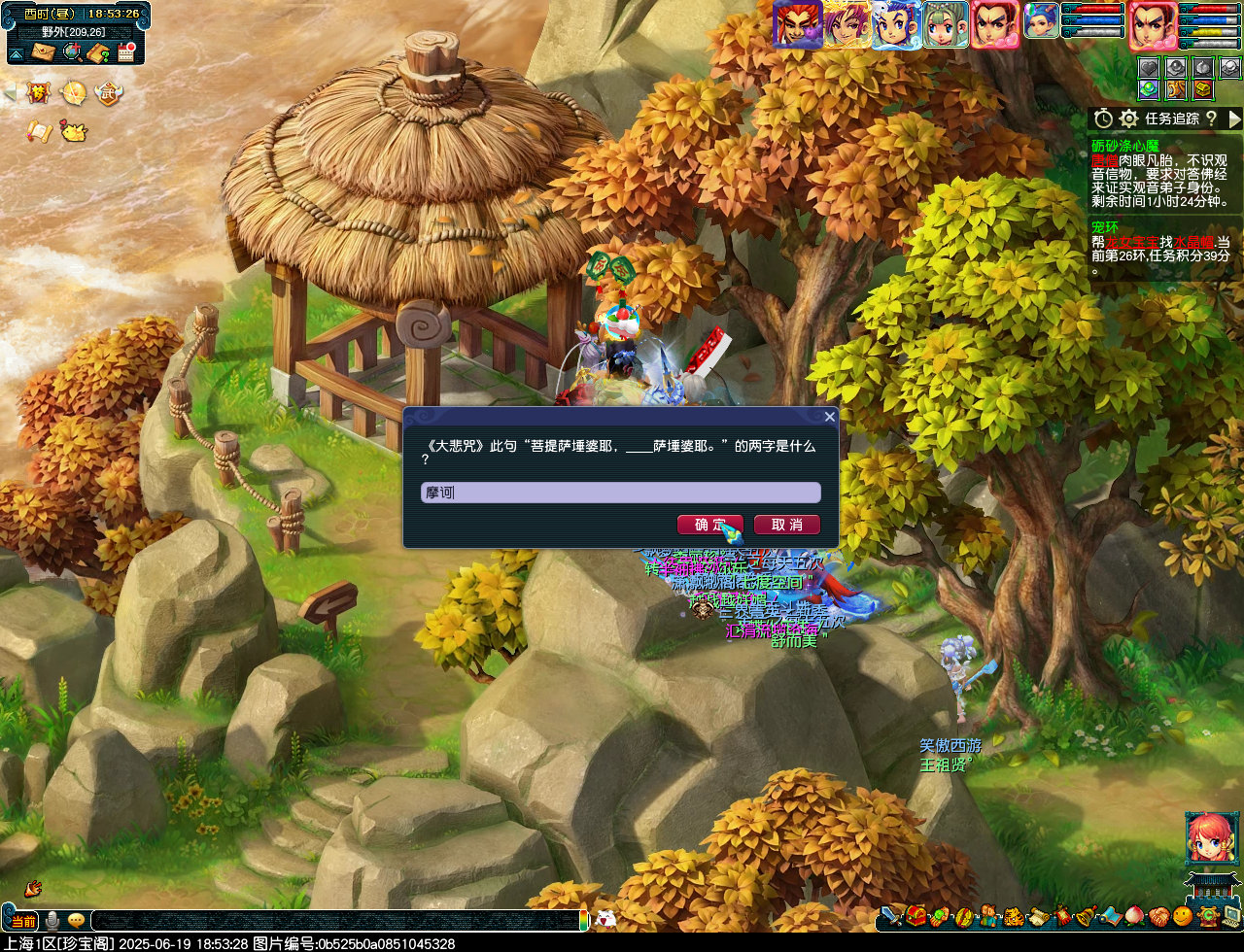Open the calendar activity reminder icon
Viewport: 1244px width, 952px height.
tap(126, 51)
